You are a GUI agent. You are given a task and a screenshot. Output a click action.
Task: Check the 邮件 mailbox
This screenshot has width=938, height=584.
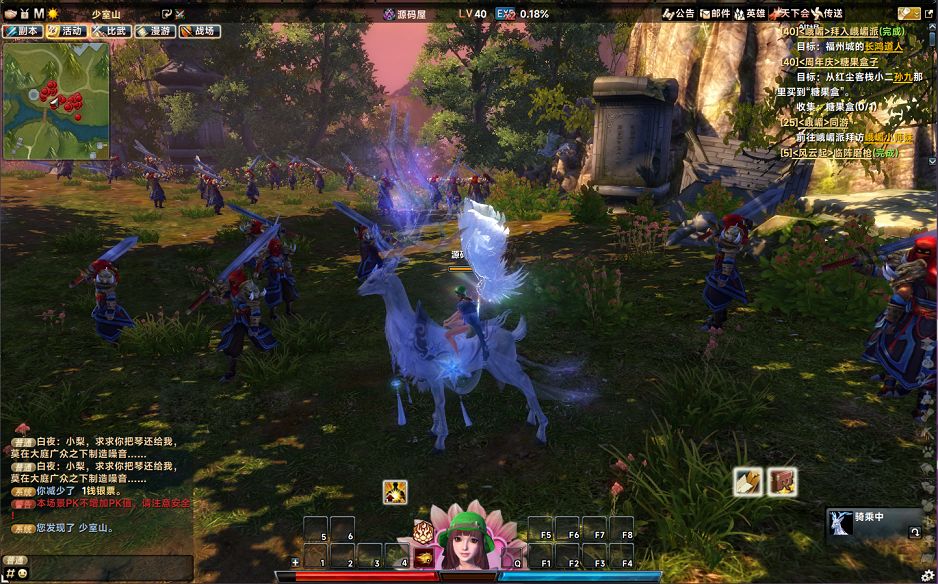(714, 14)
